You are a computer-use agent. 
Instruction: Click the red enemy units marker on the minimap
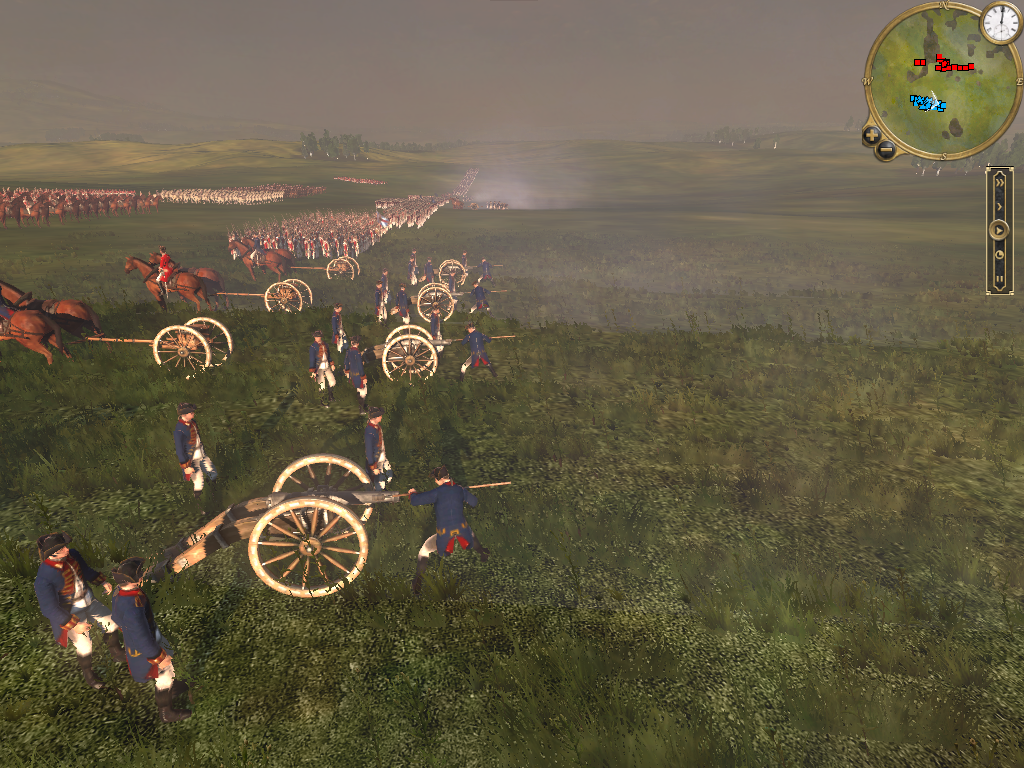946,65
